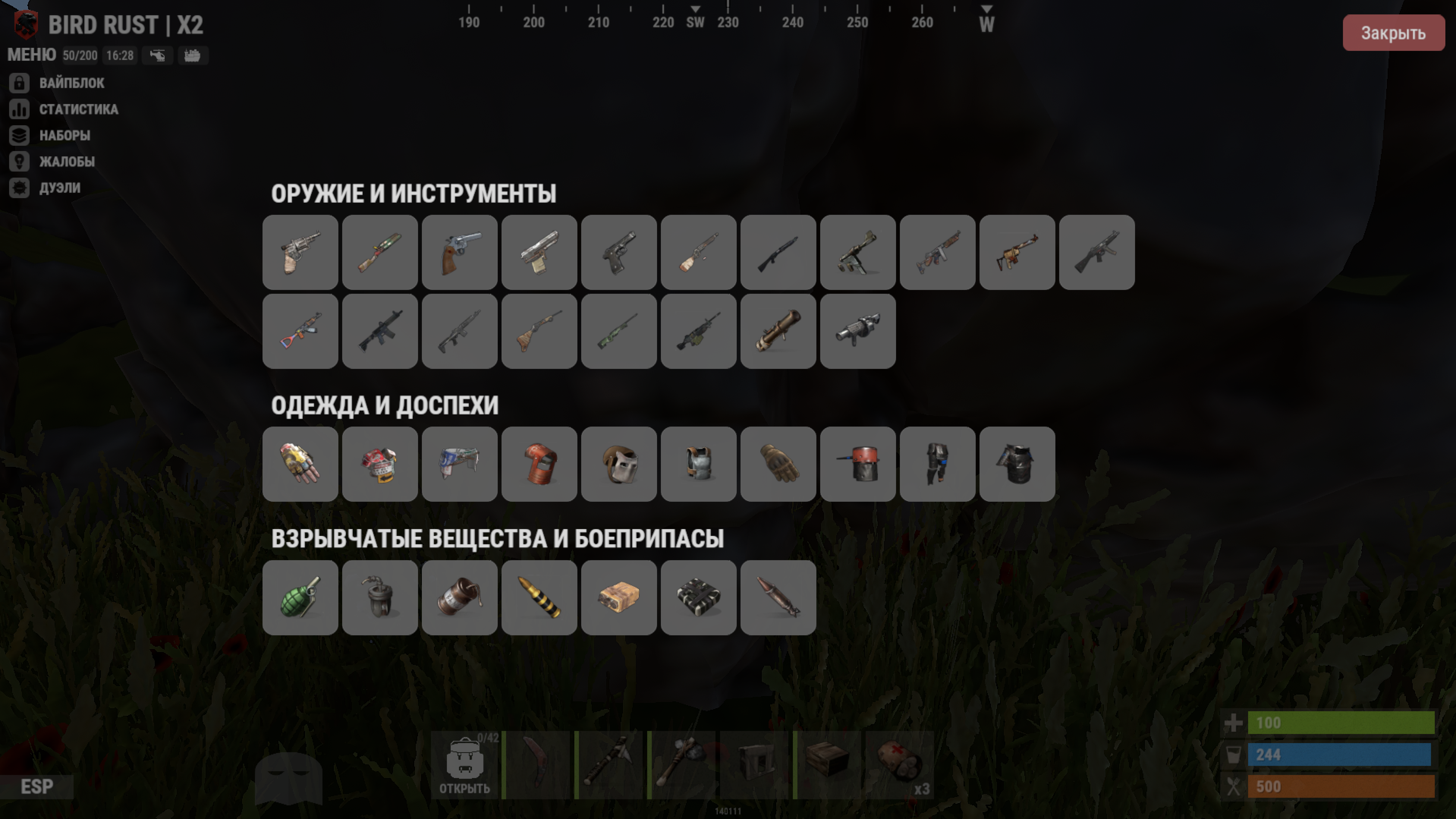The width and height of the screenshot is (1456, 819).
Task: Click the МЕНЮ heading
Action: click(x=31, y=54)
